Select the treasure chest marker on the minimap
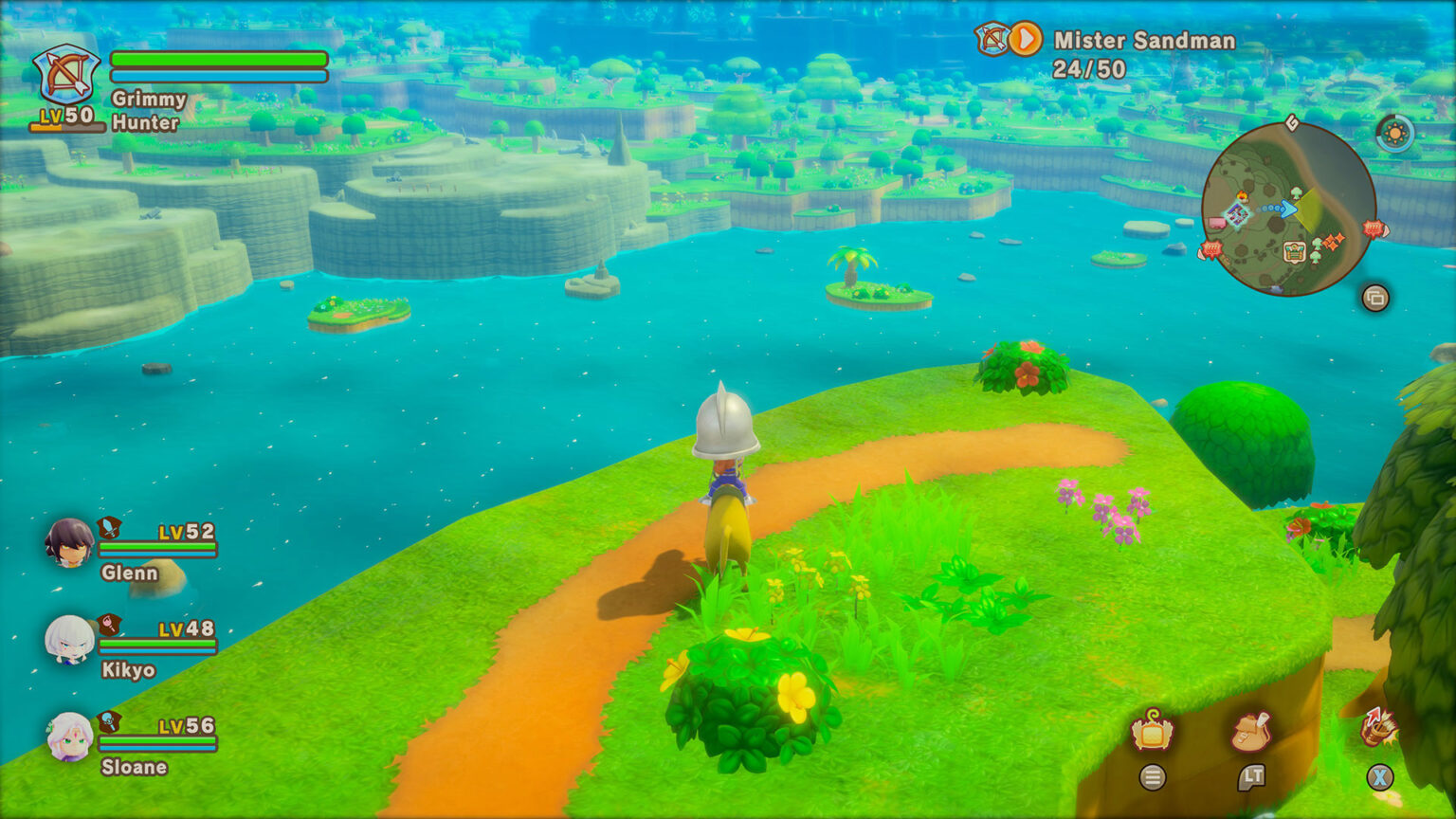Image resolution: width=1456 pixels, height=819 pixels. [1294, 251]
